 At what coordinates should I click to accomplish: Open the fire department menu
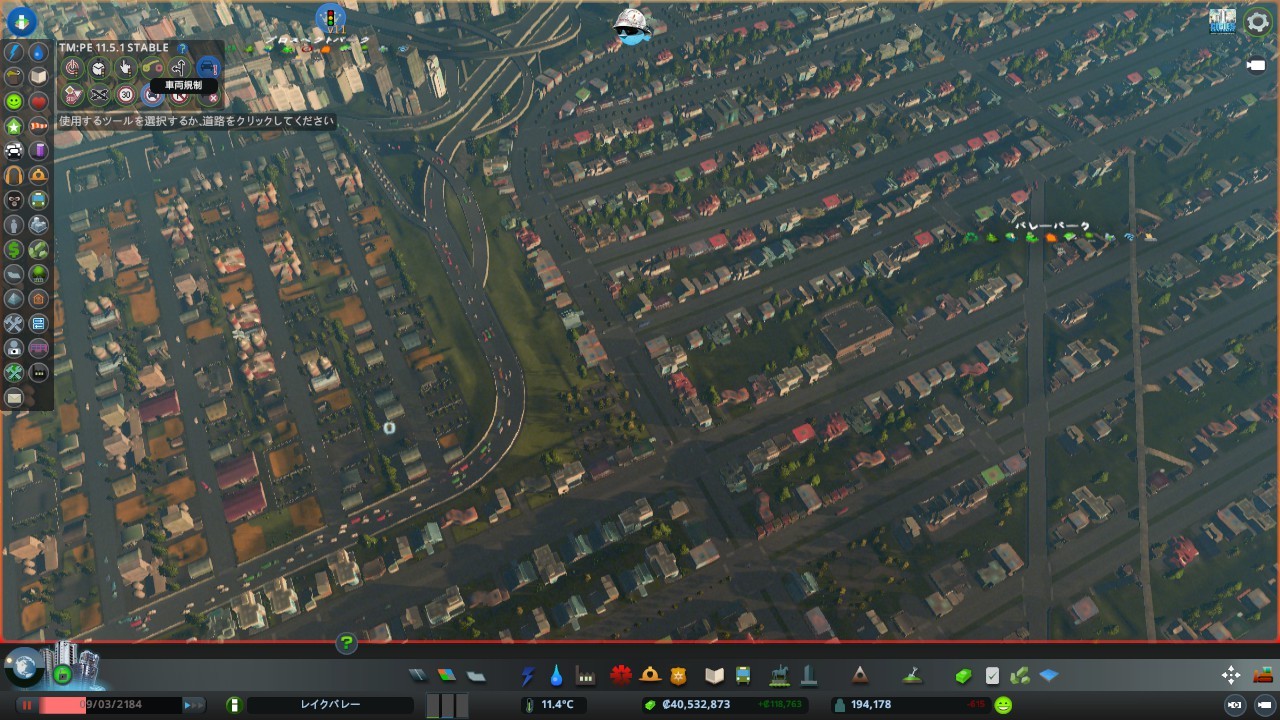point(650,676)
